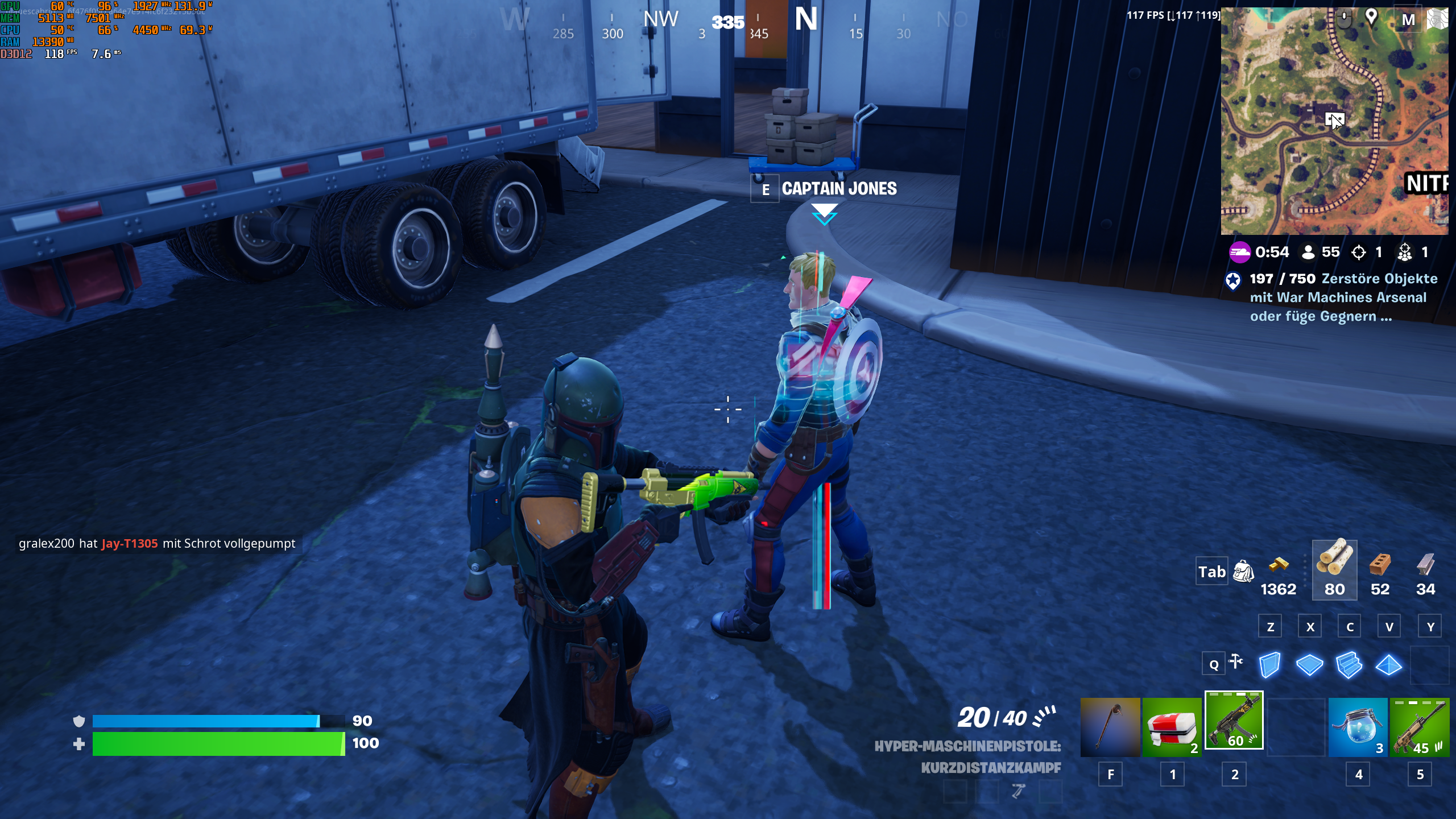The image size is (1456, 819).
Task: Click the backpack icon beside Tab
Action: coord(1245,572)
